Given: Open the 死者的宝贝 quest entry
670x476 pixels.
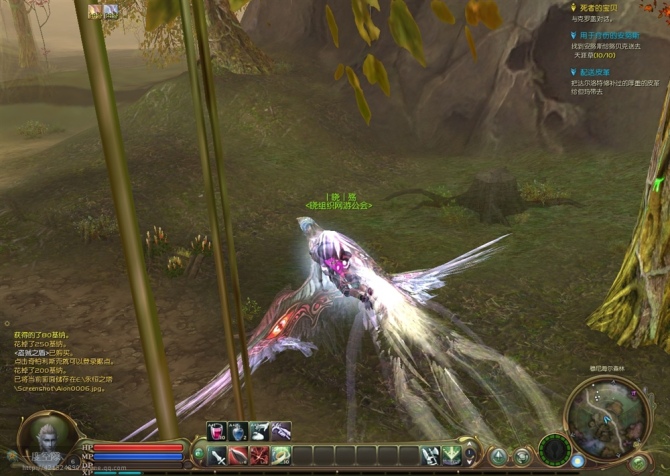Looking at the screenshot, I should (x=598, y=7).
